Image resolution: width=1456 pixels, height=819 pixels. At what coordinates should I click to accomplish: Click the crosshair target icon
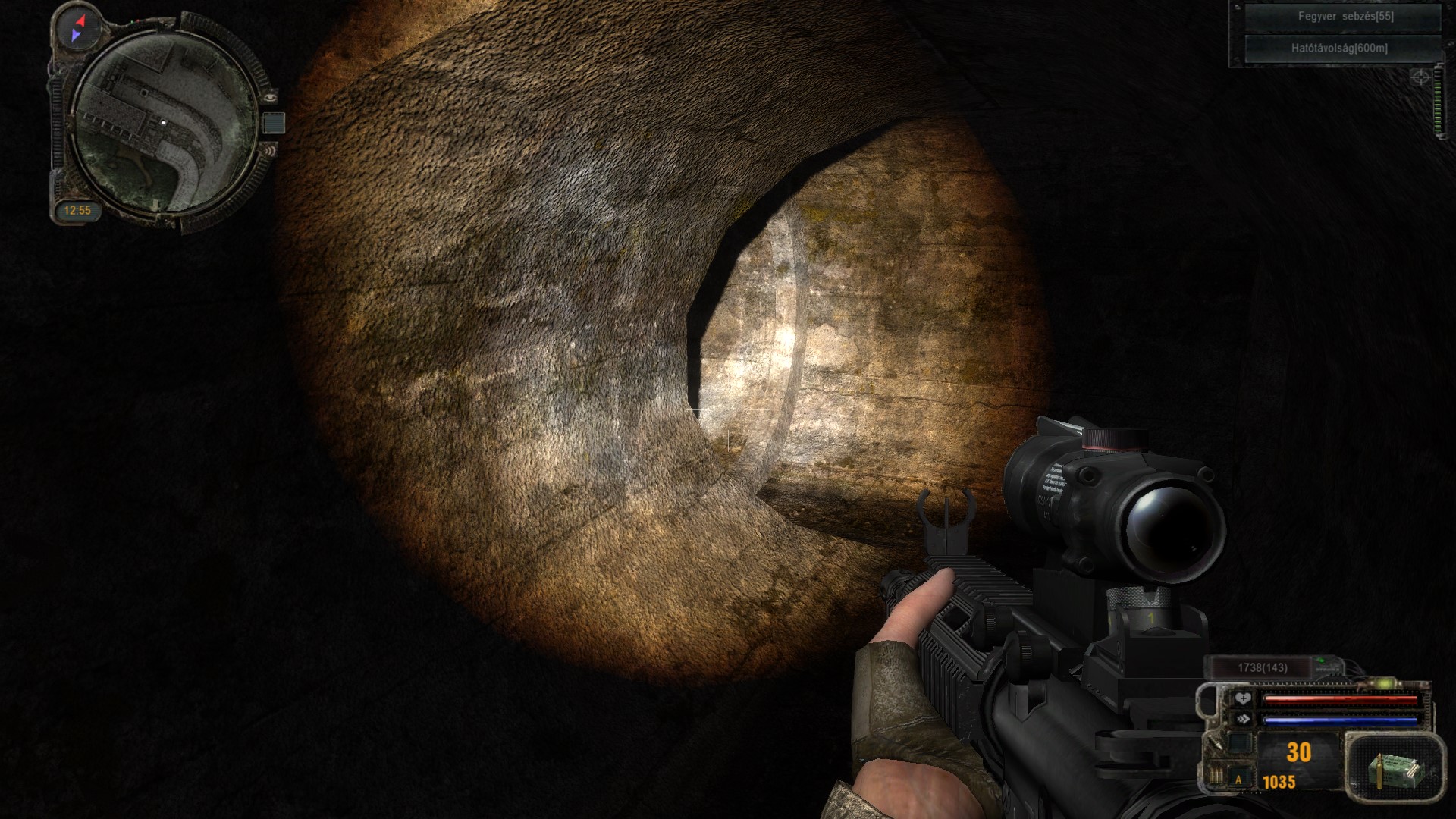click(1420, 77)
